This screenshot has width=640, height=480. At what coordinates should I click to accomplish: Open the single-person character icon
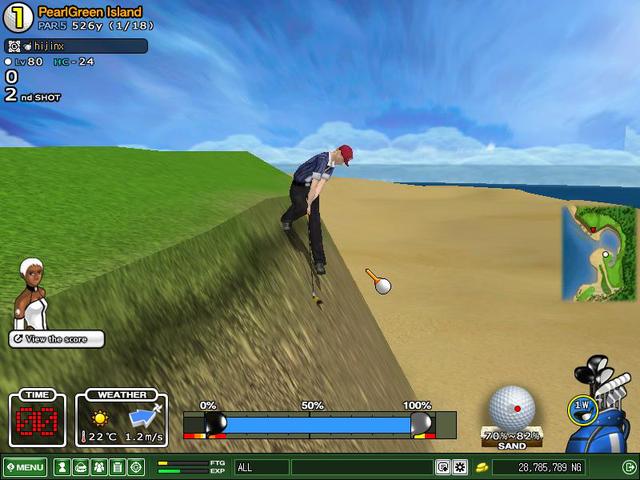62,467
